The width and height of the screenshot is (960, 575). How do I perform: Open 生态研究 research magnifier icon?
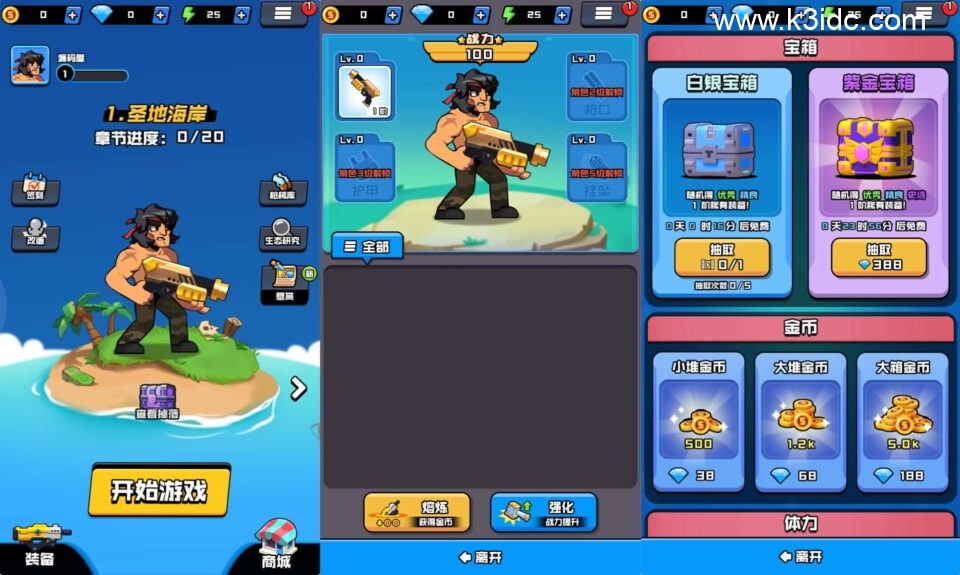point(282,232)
